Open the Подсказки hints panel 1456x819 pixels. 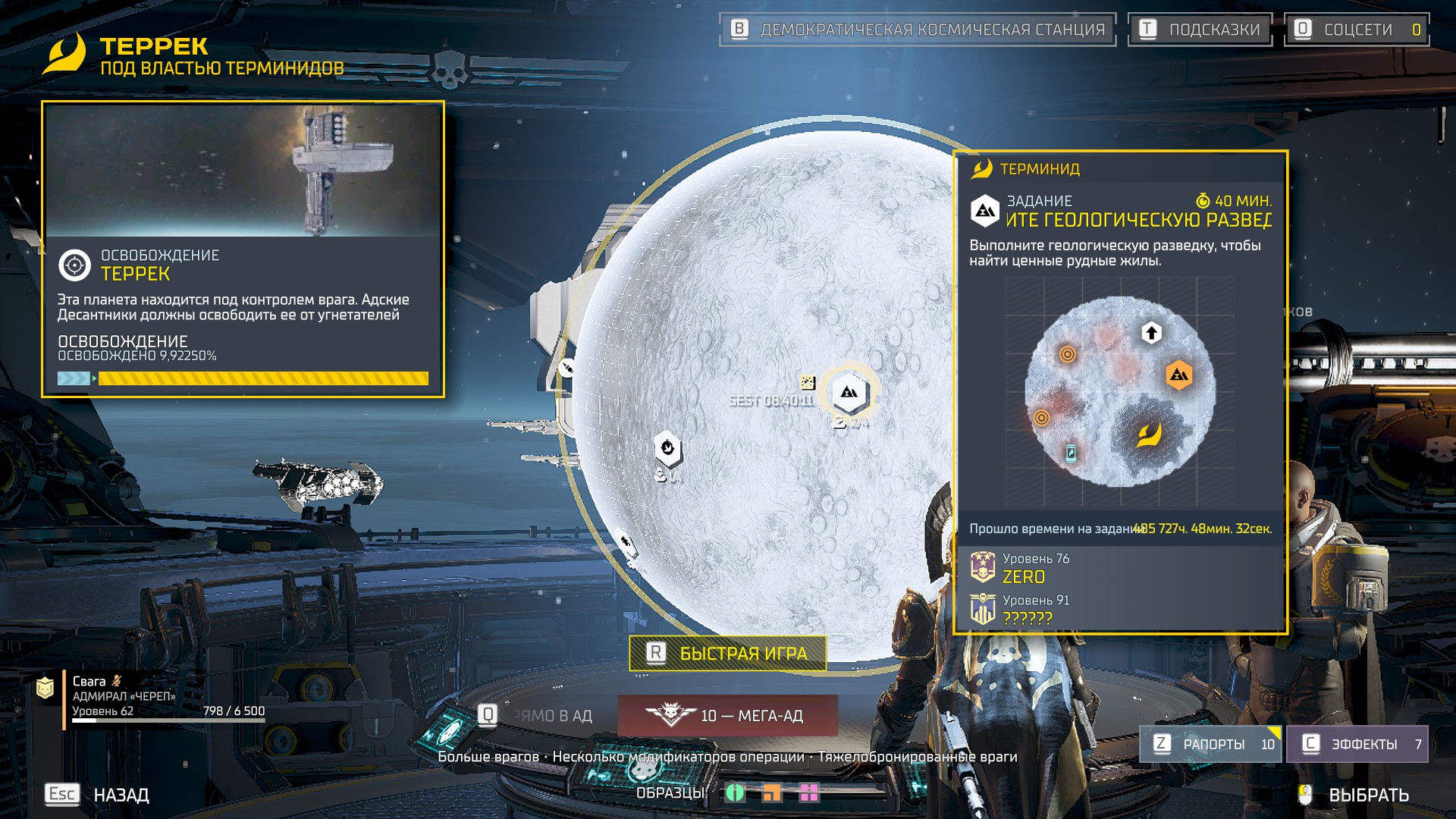pos(1200,30)
